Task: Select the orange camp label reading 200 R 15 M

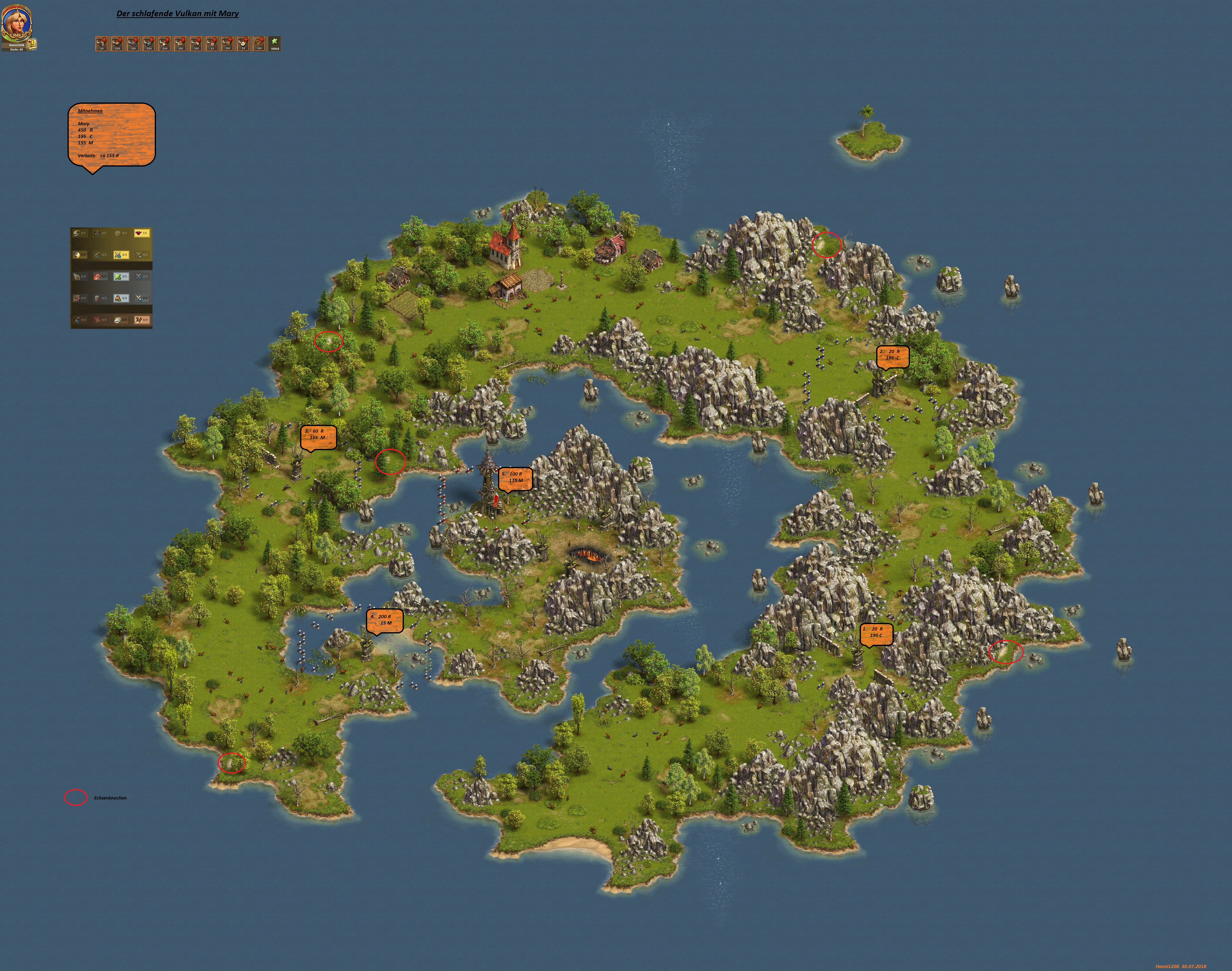Action: (x=384, y=620)
